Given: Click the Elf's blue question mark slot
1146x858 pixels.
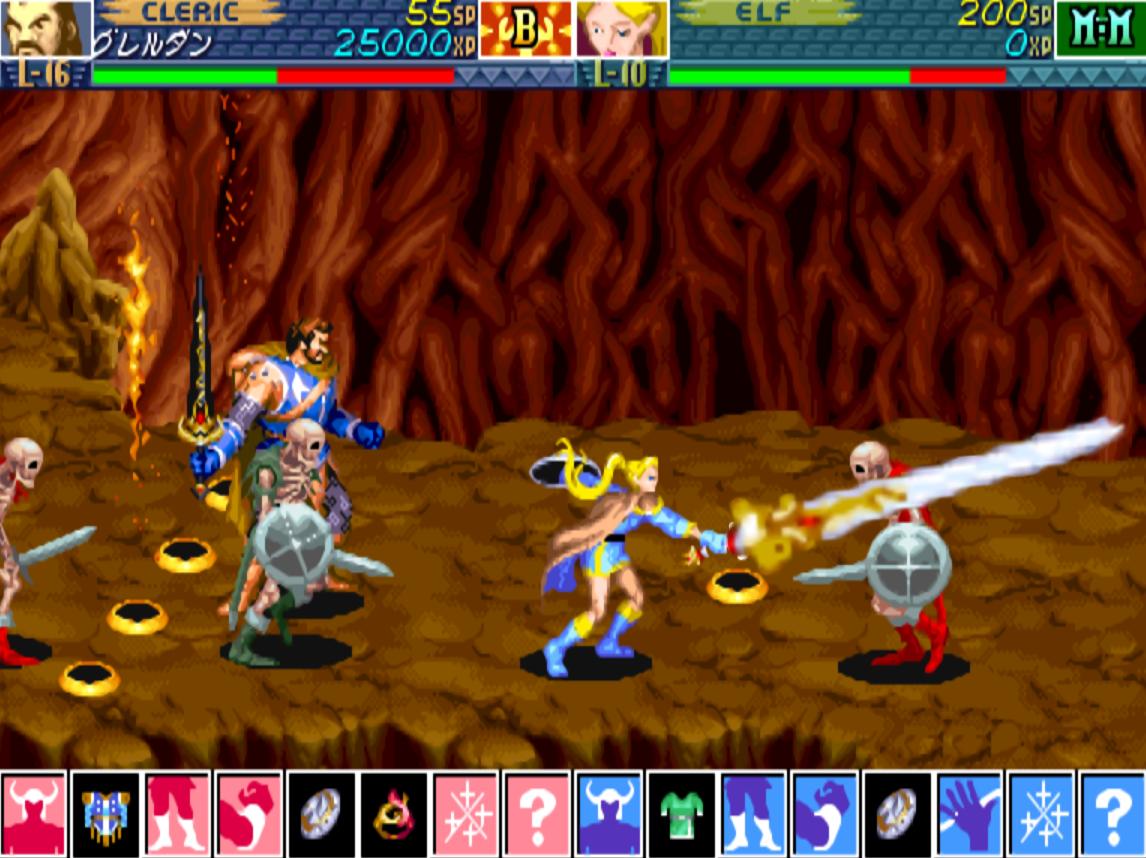Looking at the screenshot, I should (1112, 814).
